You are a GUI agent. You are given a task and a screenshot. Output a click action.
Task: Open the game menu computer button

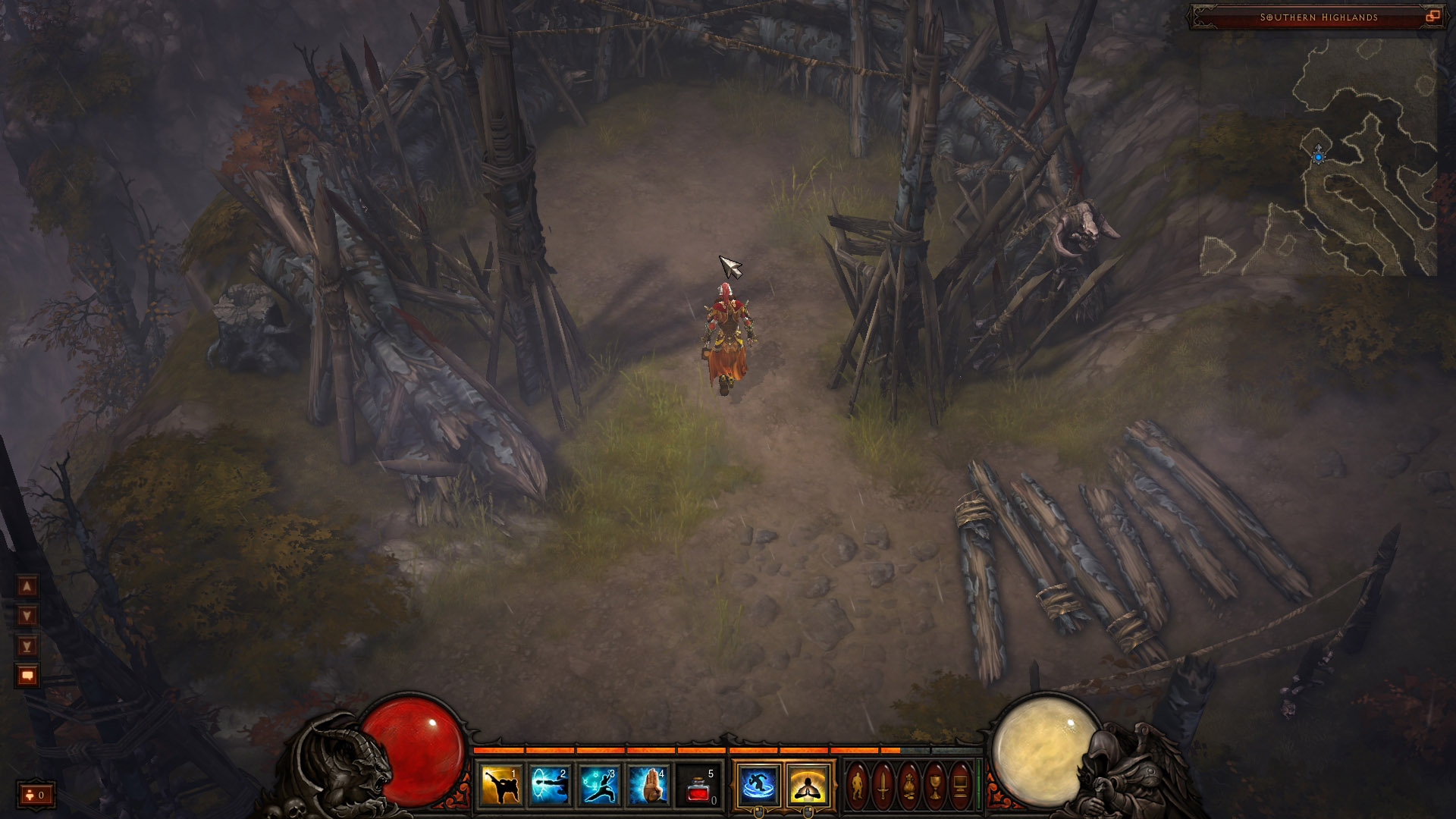960,786
